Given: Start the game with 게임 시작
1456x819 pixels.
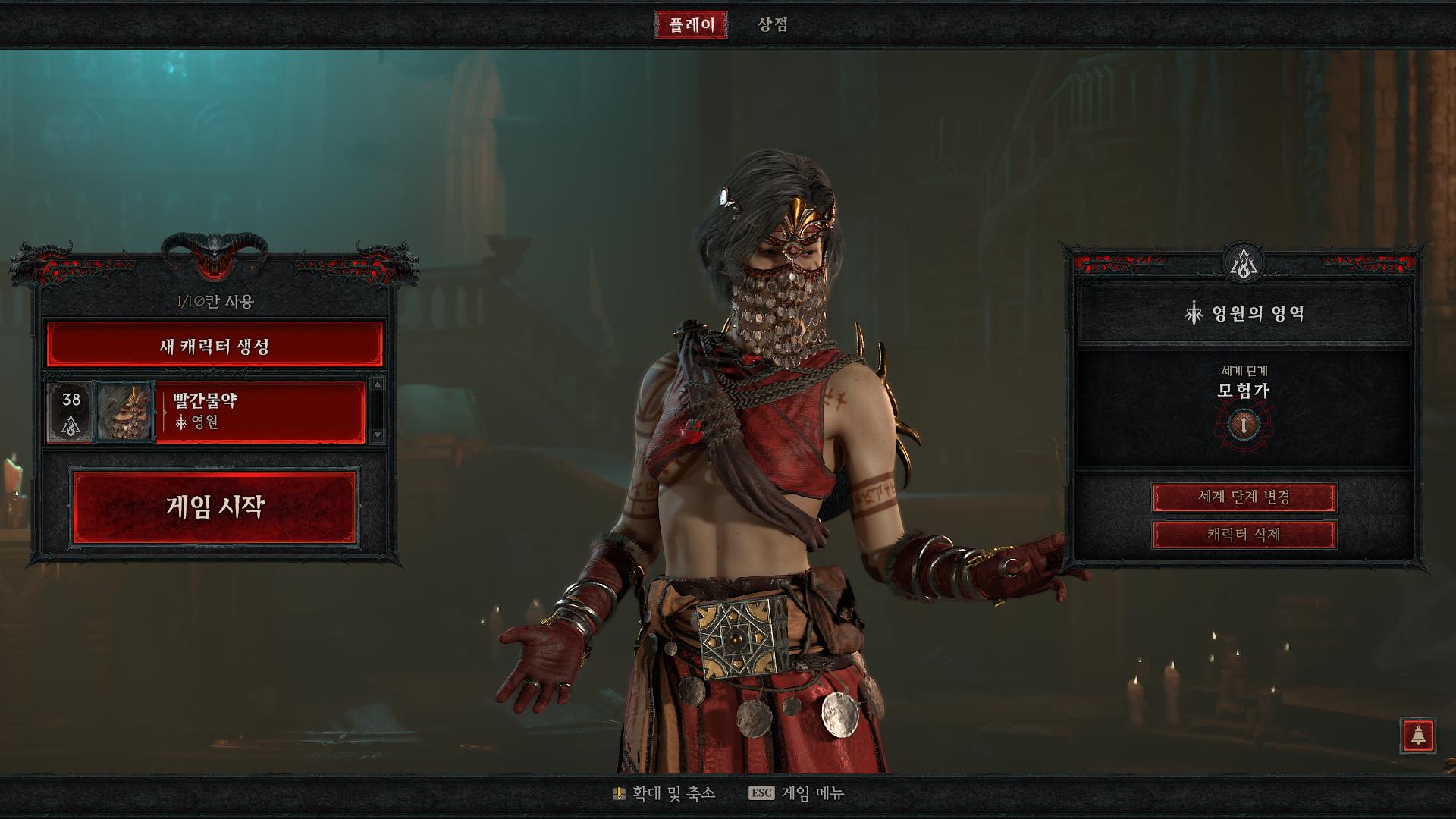Looking at the screenshot, I should 215,507.
